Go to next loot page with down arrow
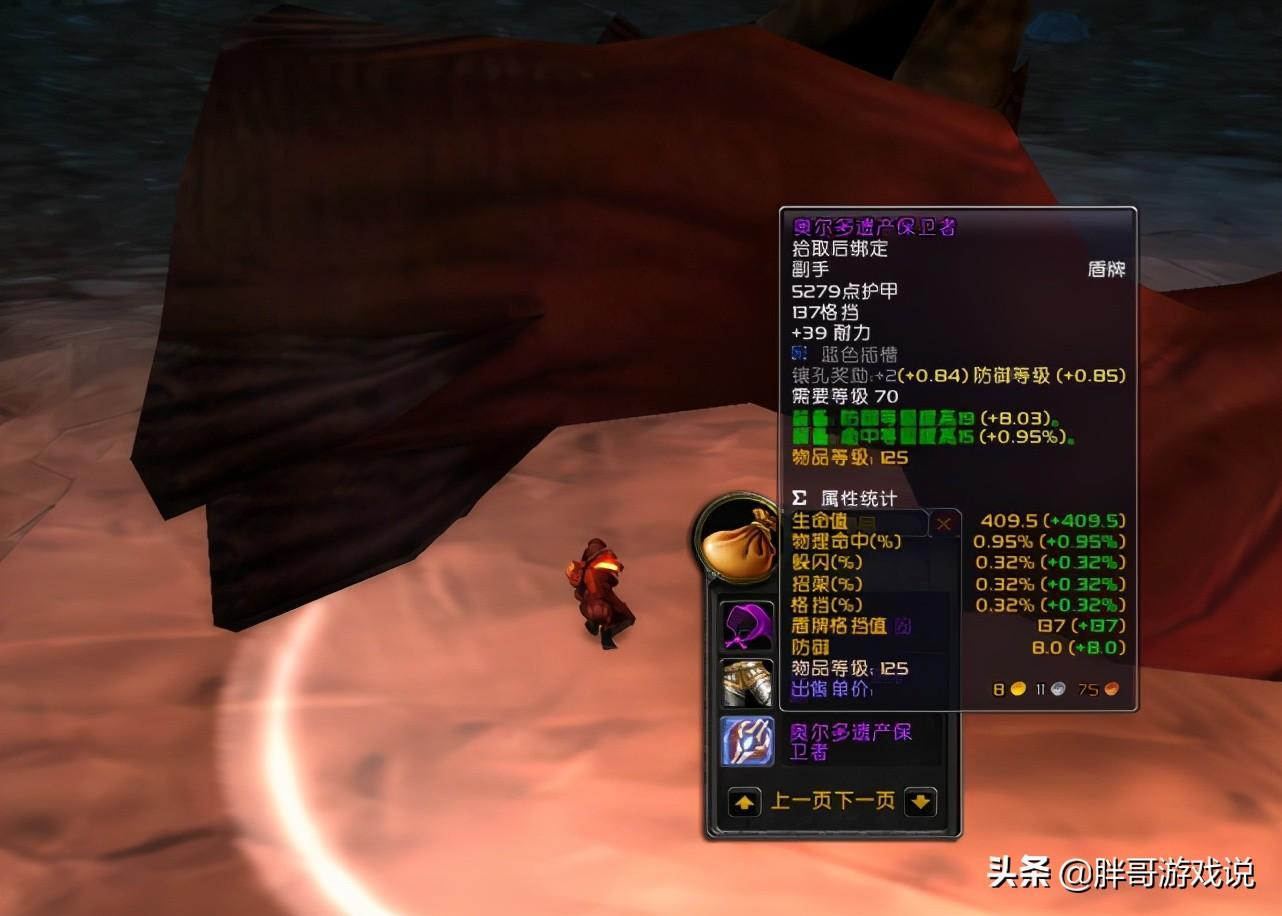The height and width of the screenshot is (916, 1282). click(x=920, y=802)
